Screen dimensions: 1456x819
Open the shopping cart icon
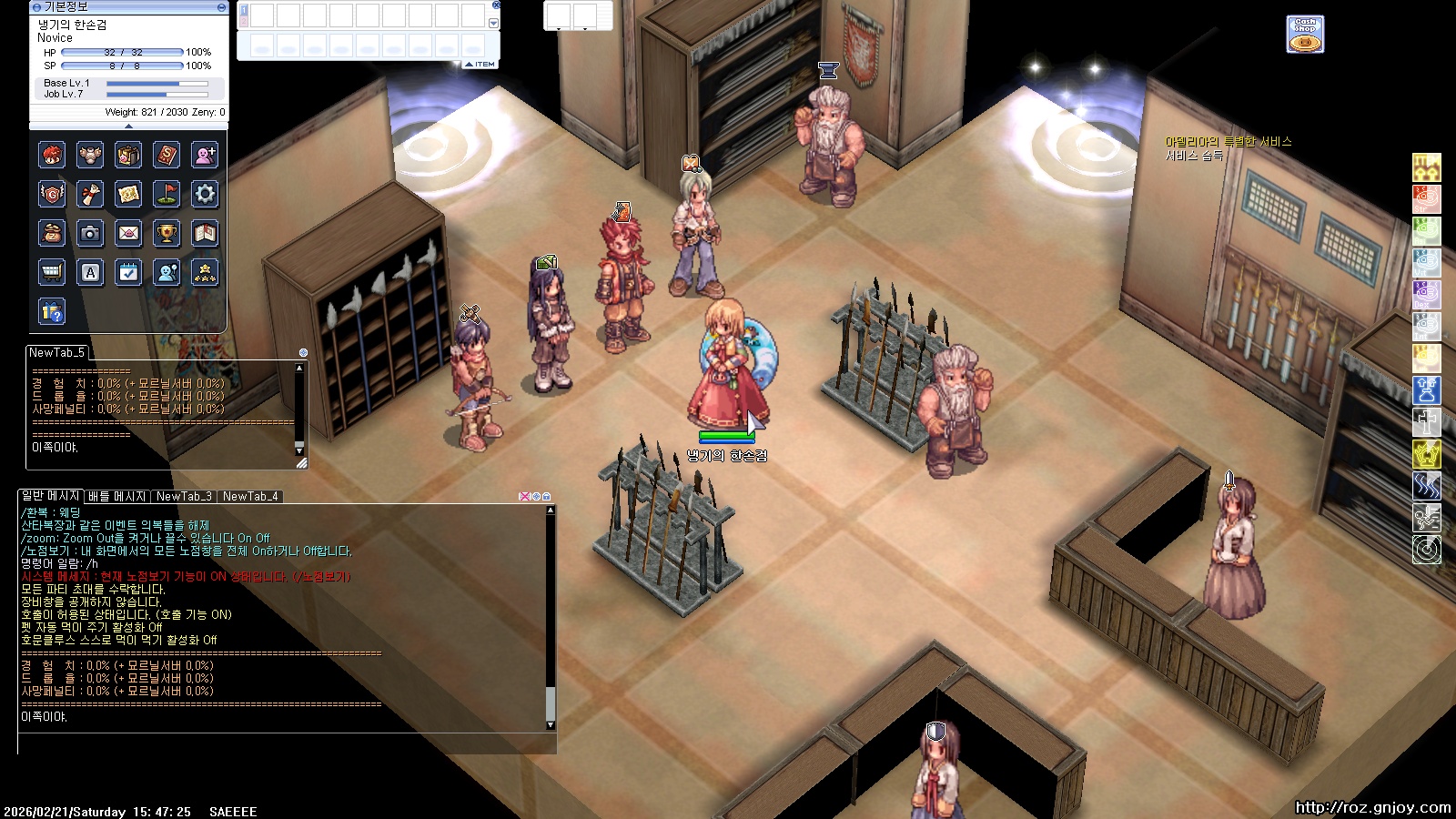(52, 272)
